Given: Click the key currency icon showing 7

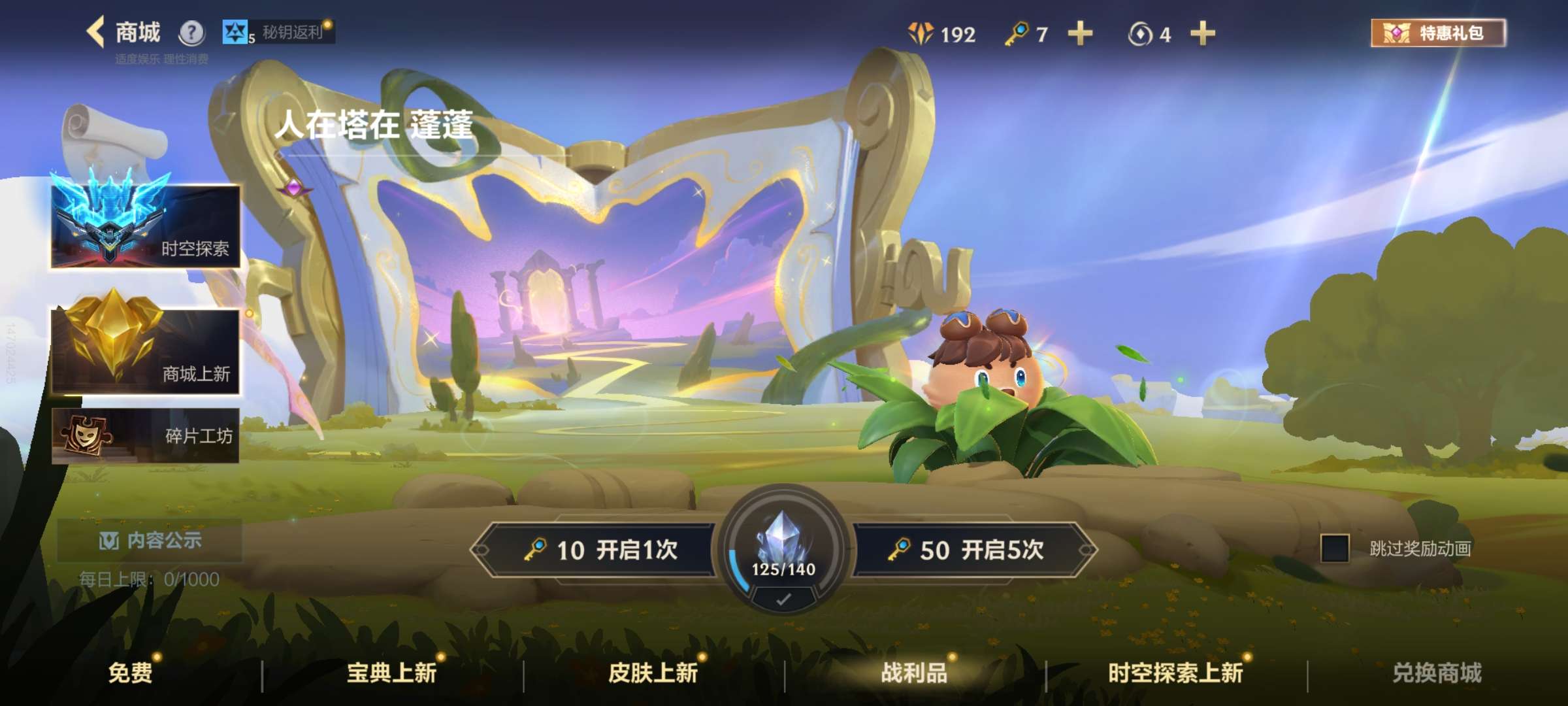Looking at the screenshot, I should pyautogui.click(x=1016, y=34).
